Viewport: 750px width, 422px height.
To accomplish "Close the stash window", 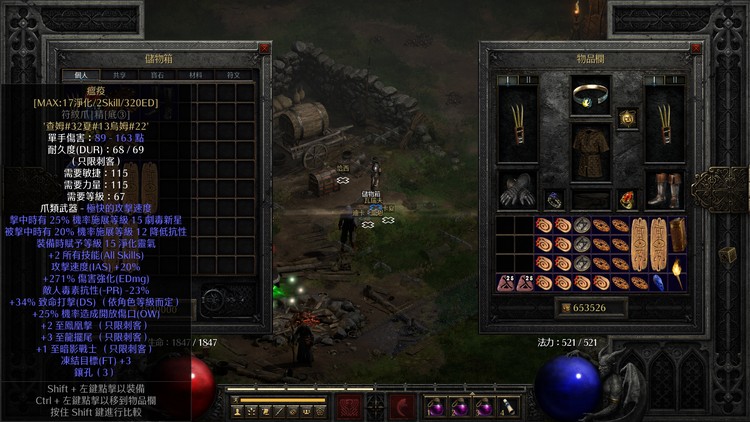I will (264, 48).
